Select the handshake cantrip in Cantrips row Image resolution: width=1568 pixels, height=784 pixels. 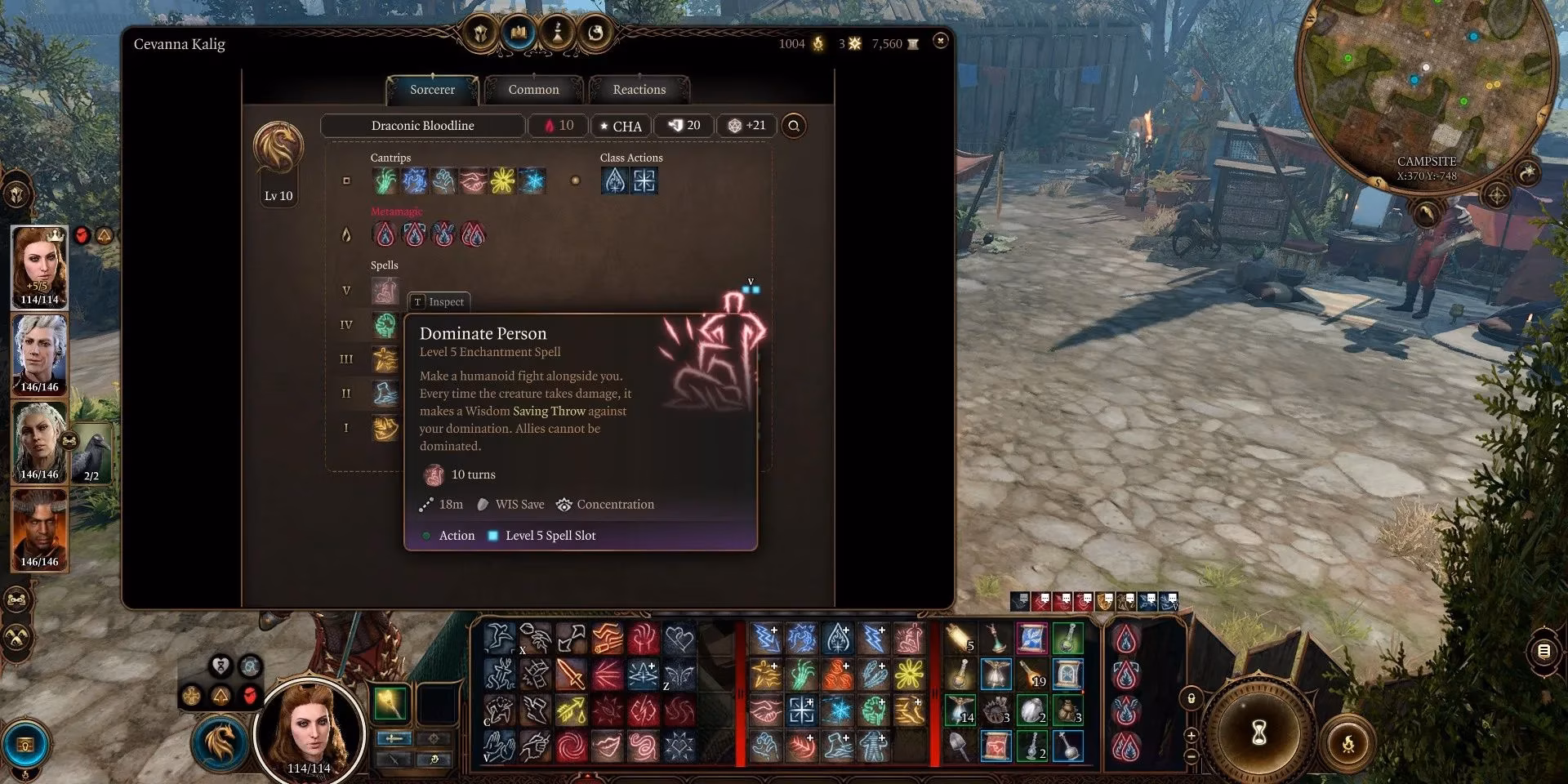click(473, 180)
